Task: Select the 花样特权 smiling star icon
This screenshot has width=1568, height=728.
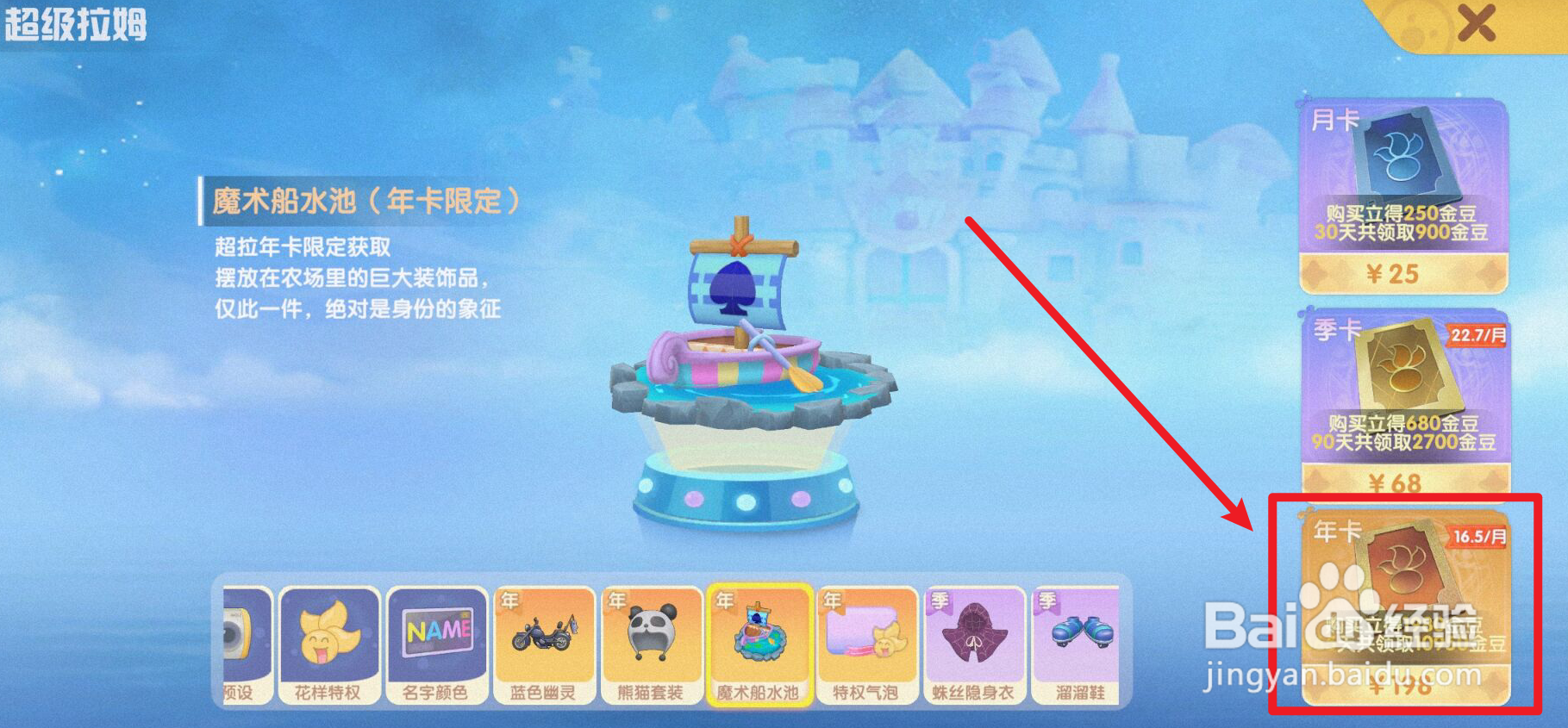Action: [x=328, y=636]
